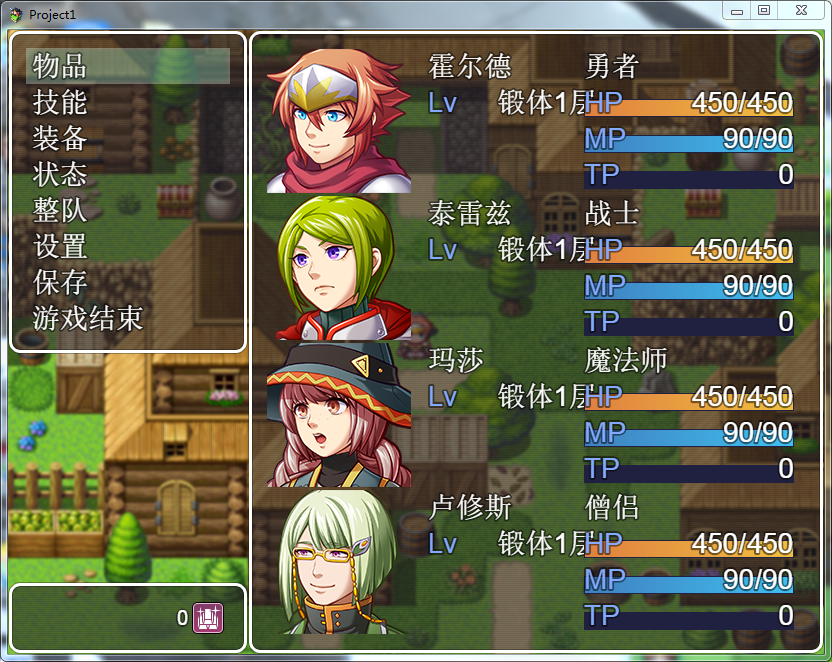Pick party member 玛莎 the 魔法师
Viewport: 832px width, 662px height.
[535, 414]
